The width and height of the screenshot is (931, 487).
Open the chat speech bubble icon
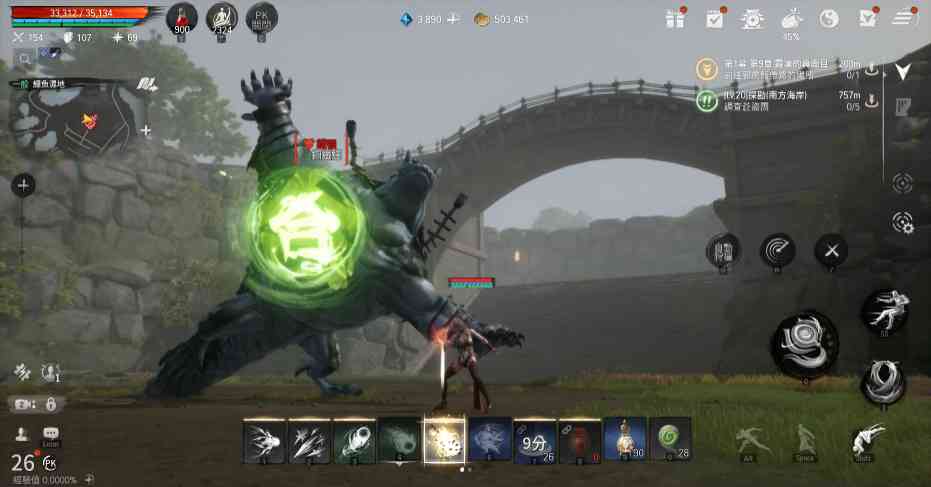click(x=51, y=434)
